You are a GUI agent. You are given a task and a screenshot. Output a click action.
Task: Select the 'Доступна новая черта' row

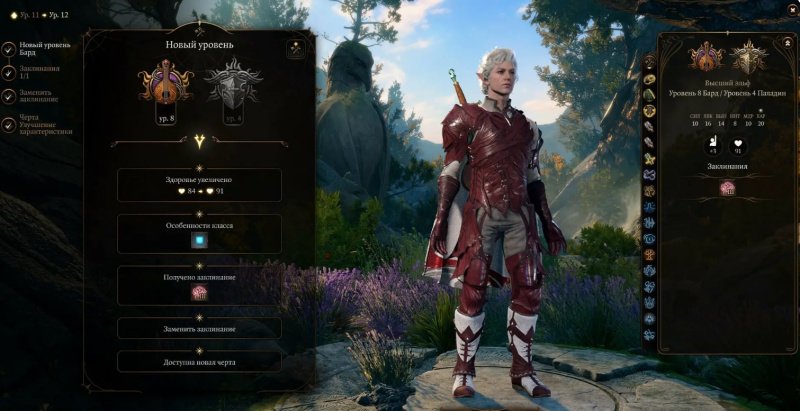click(x=199, y=361)
